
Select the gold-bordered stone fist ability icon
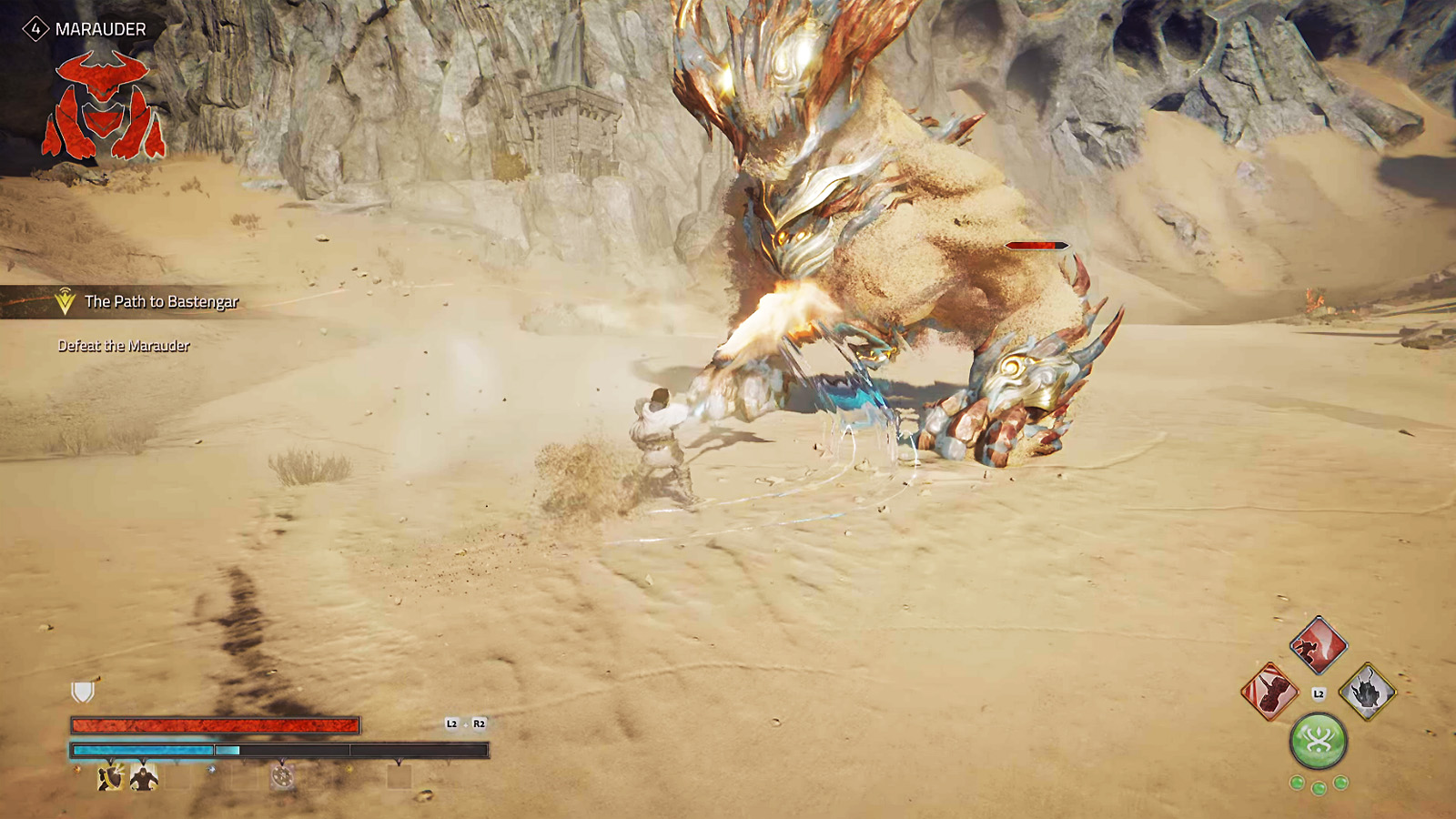point(1368,692)
